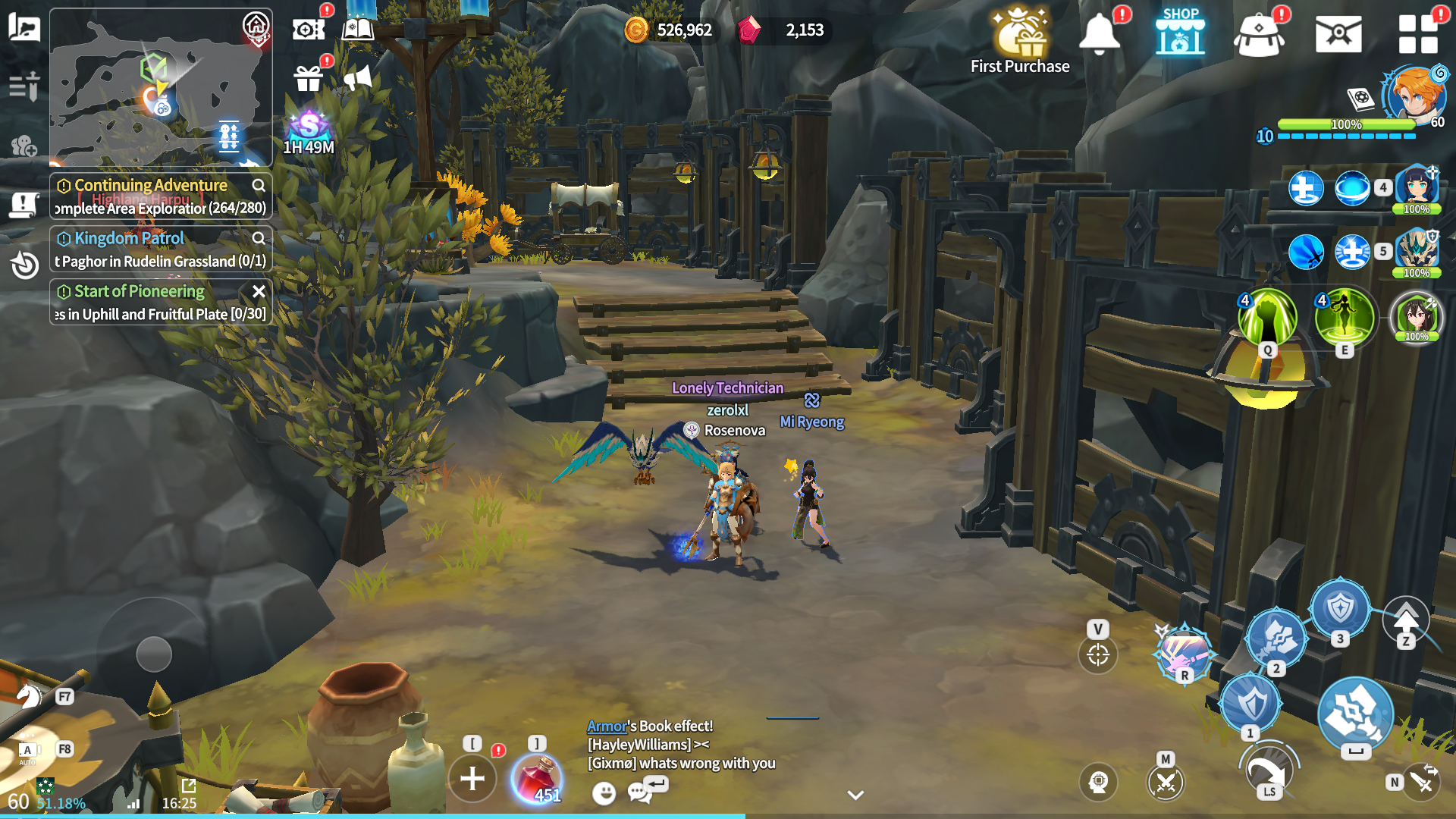This screenshot has width=1456, height=819.
Task: Open the minimap
Action: [160, 87]
